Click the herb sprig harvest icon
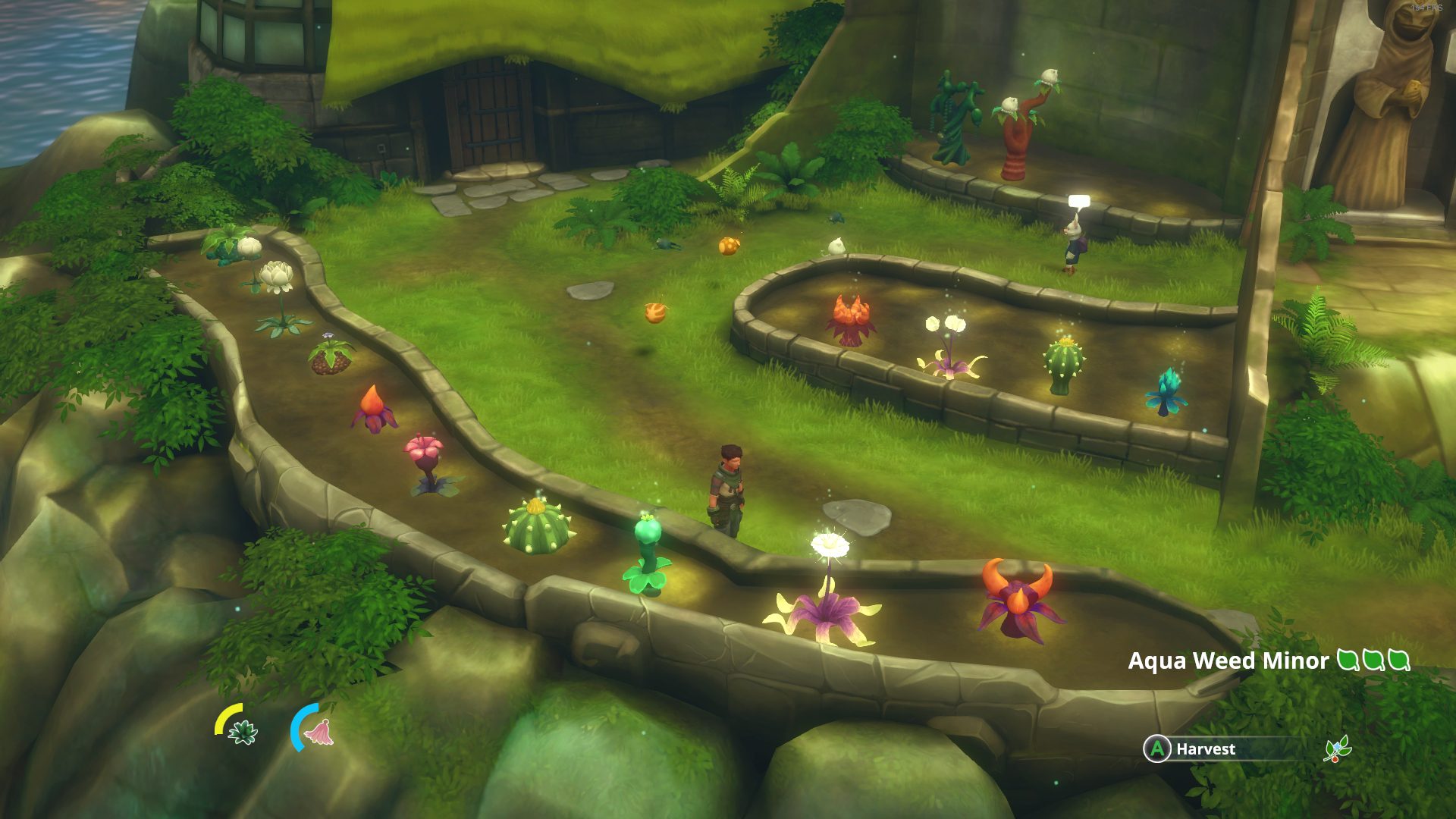Image resolution: width=1456 pixels, height=819 pixels. [x=1336, y=749]
